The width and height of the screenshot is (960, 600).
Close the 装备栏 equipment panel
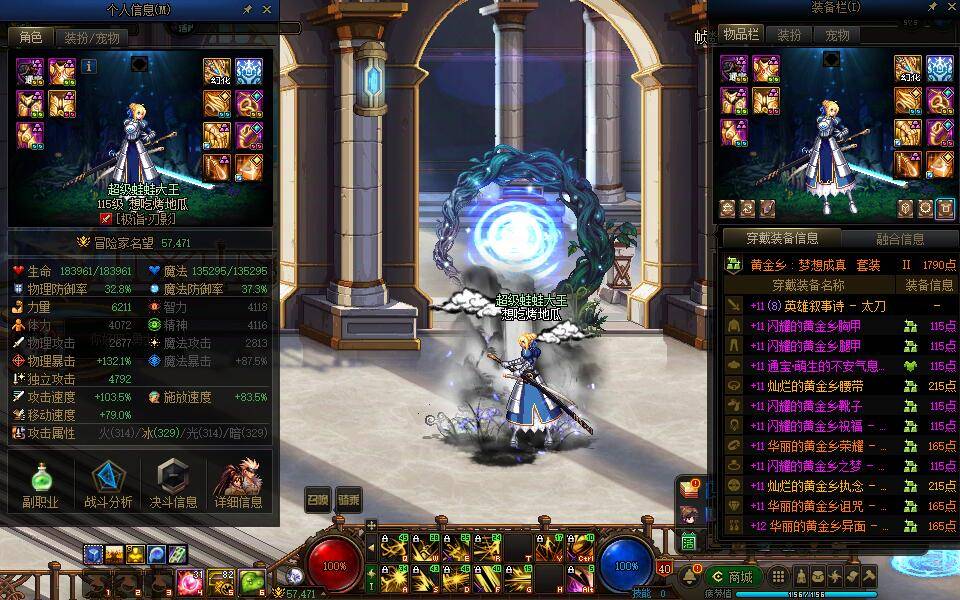tap(947, 8)
